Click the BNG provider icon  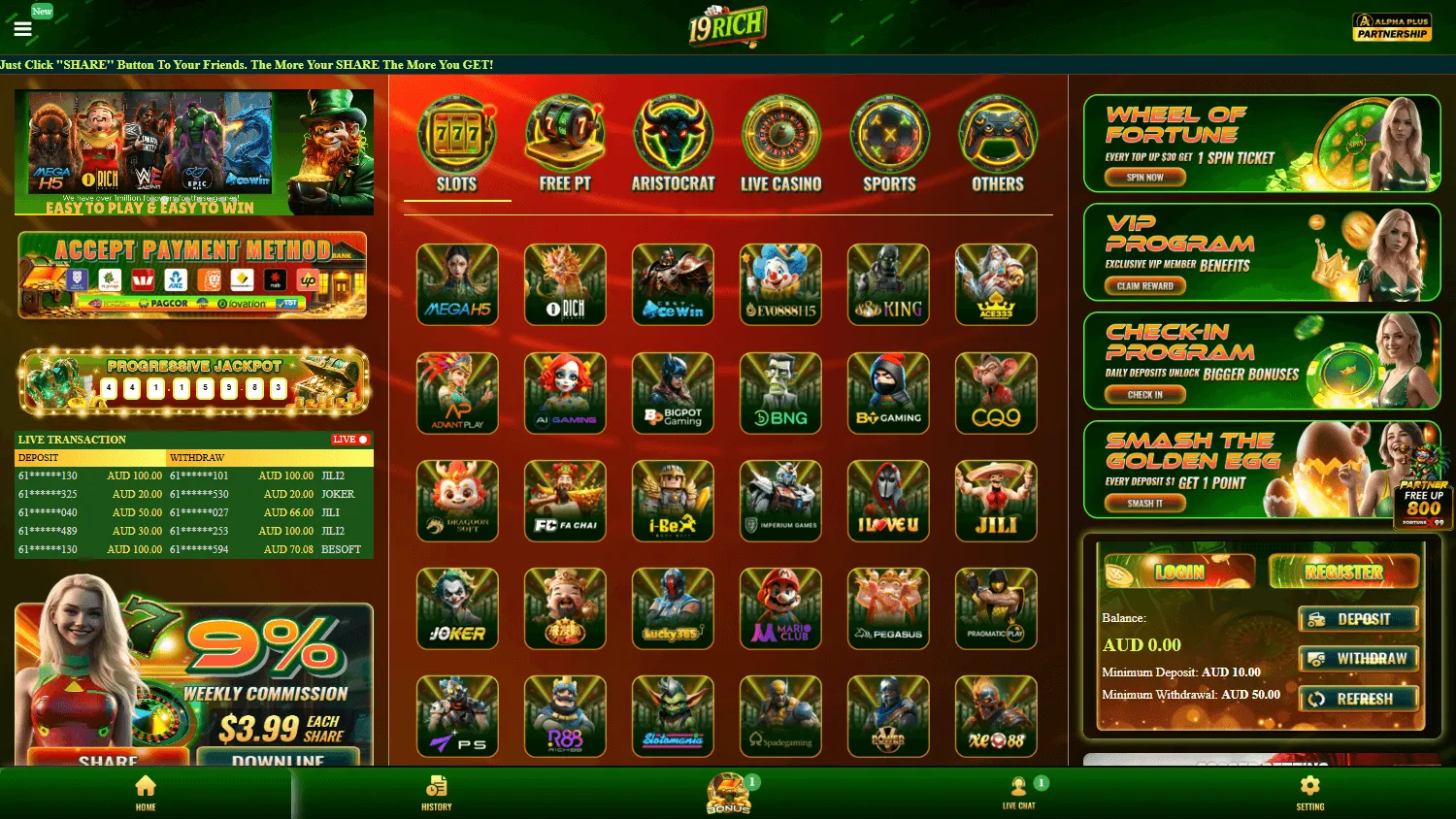(780, 393)
